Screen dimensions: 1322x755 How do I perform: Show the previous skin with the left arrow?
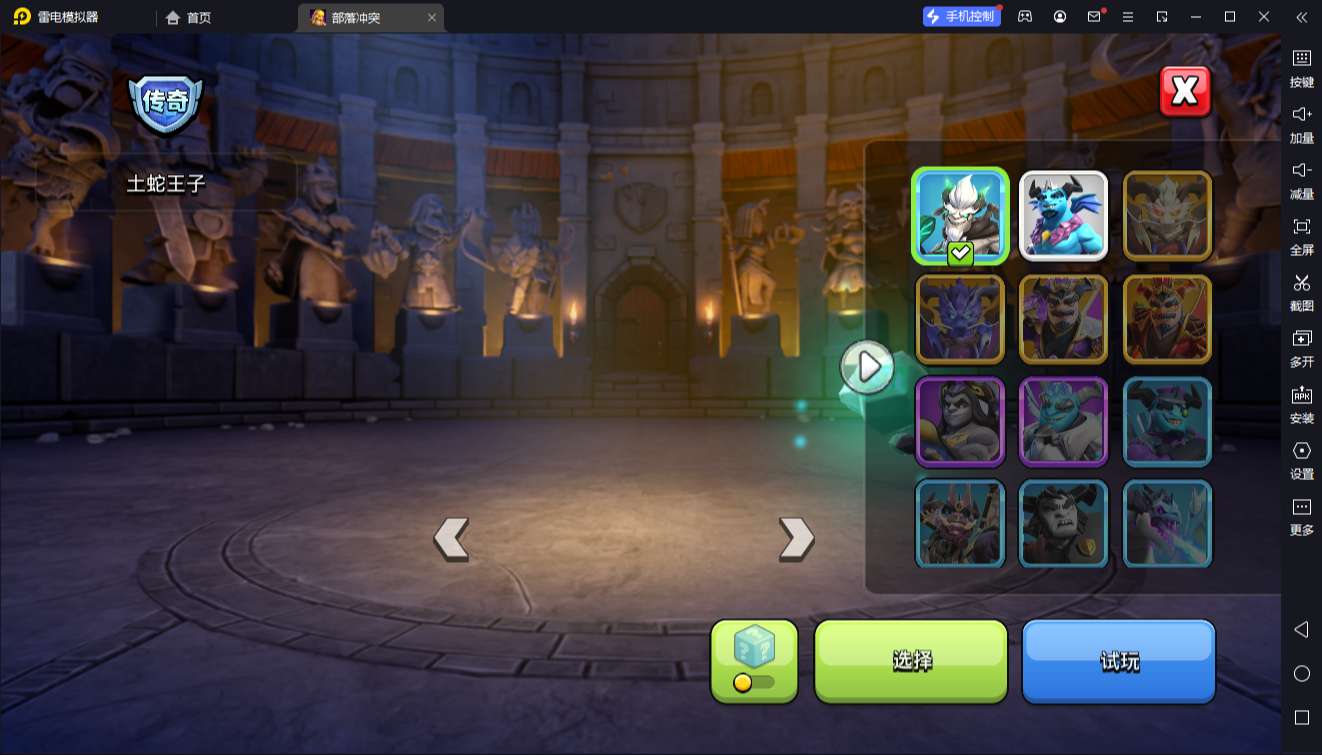(x=451, y=539)
